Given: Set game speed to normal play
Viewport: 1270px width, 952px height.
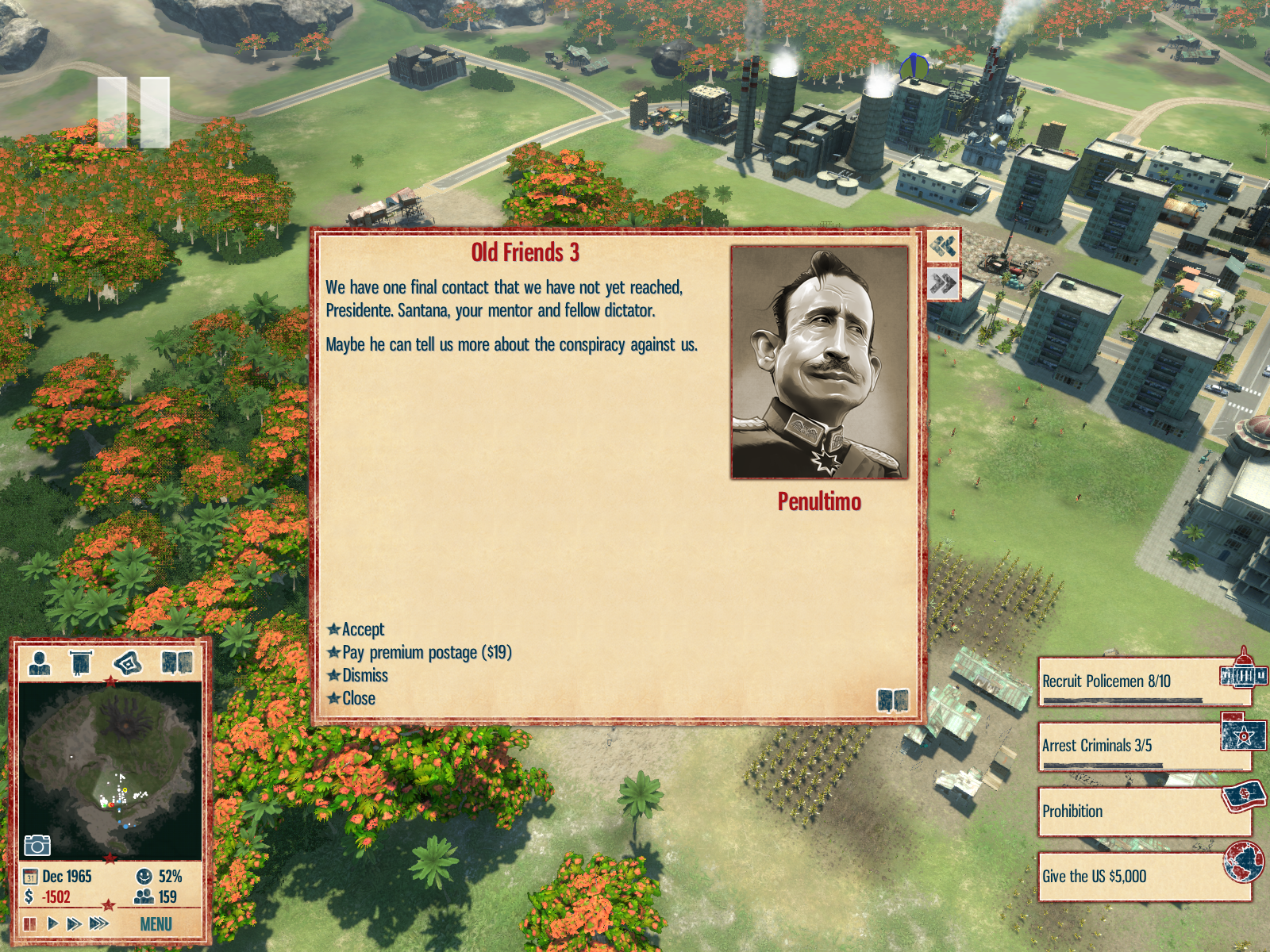Looking at the screenshot, I should click(52, 923).
